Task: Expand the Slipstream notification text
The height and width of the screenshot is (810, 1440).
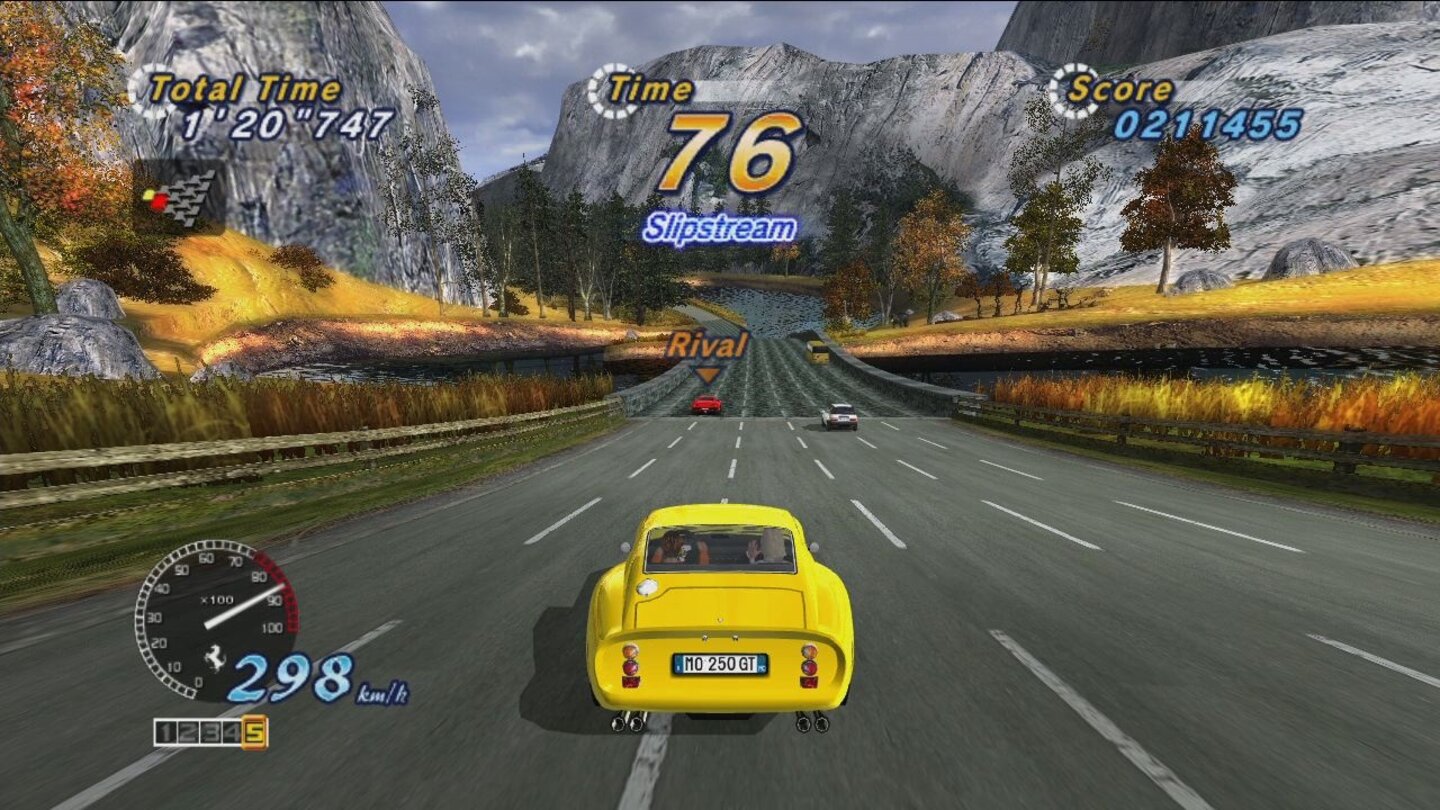Action: pos(718,227)
